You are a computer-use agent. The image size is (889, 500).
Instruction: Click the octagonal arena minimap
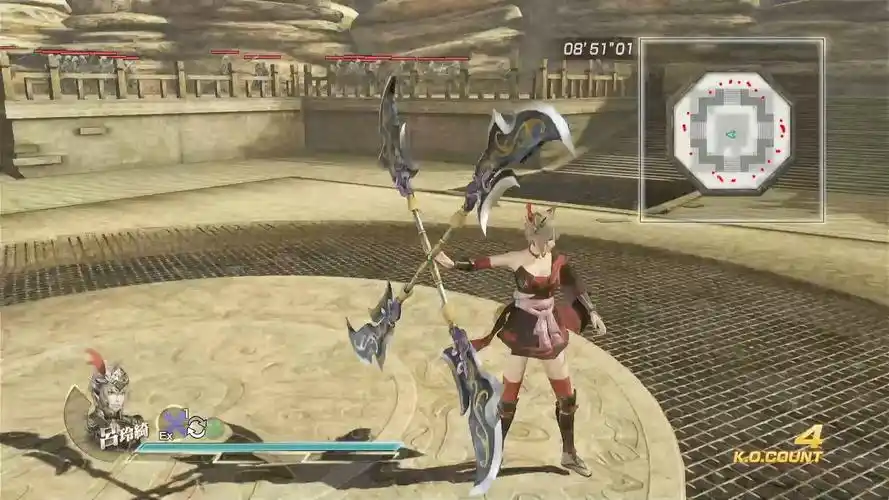coord(731,130)
